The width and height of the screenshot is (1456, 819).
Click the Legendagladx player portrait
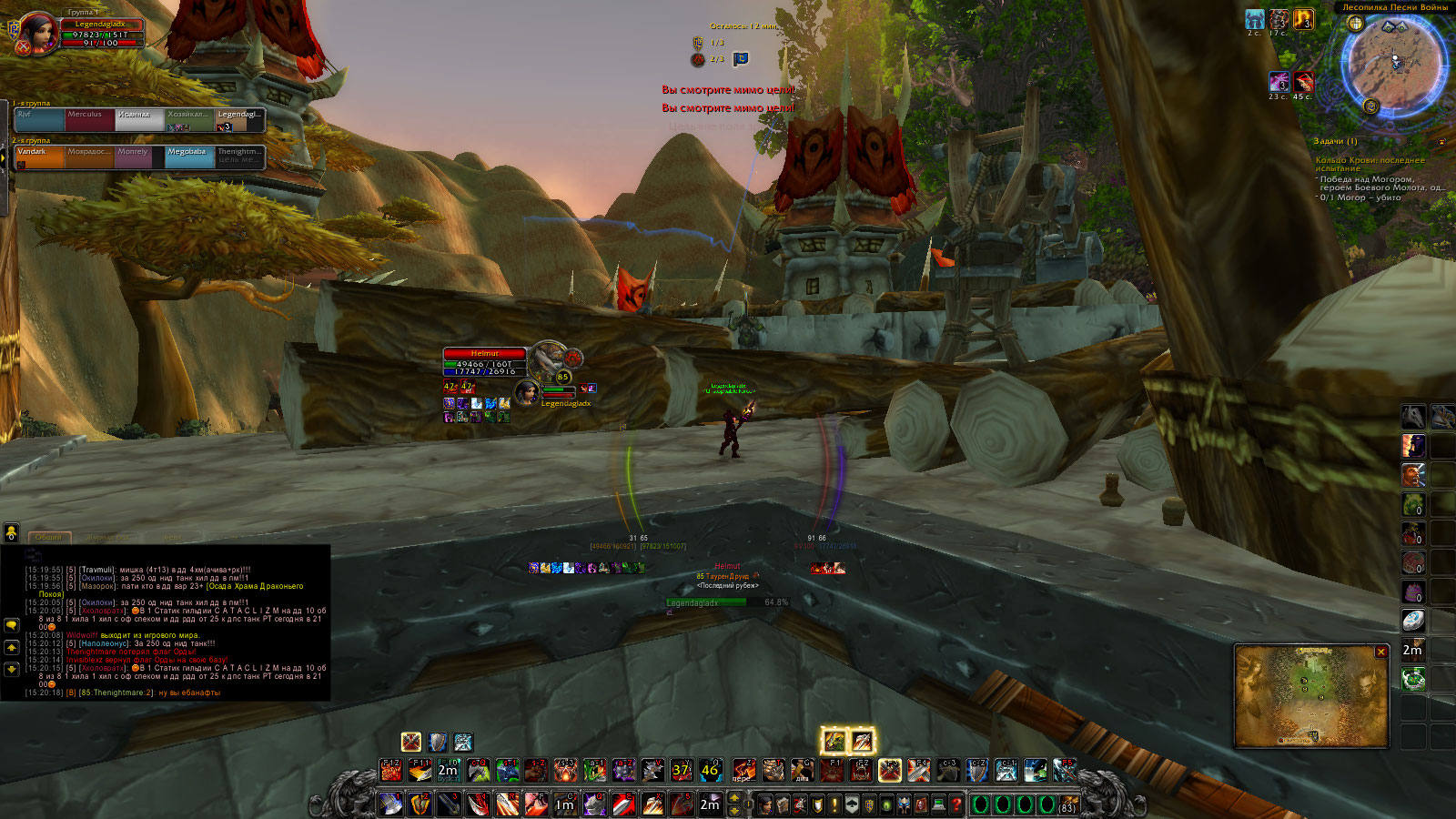coord(37,33)
